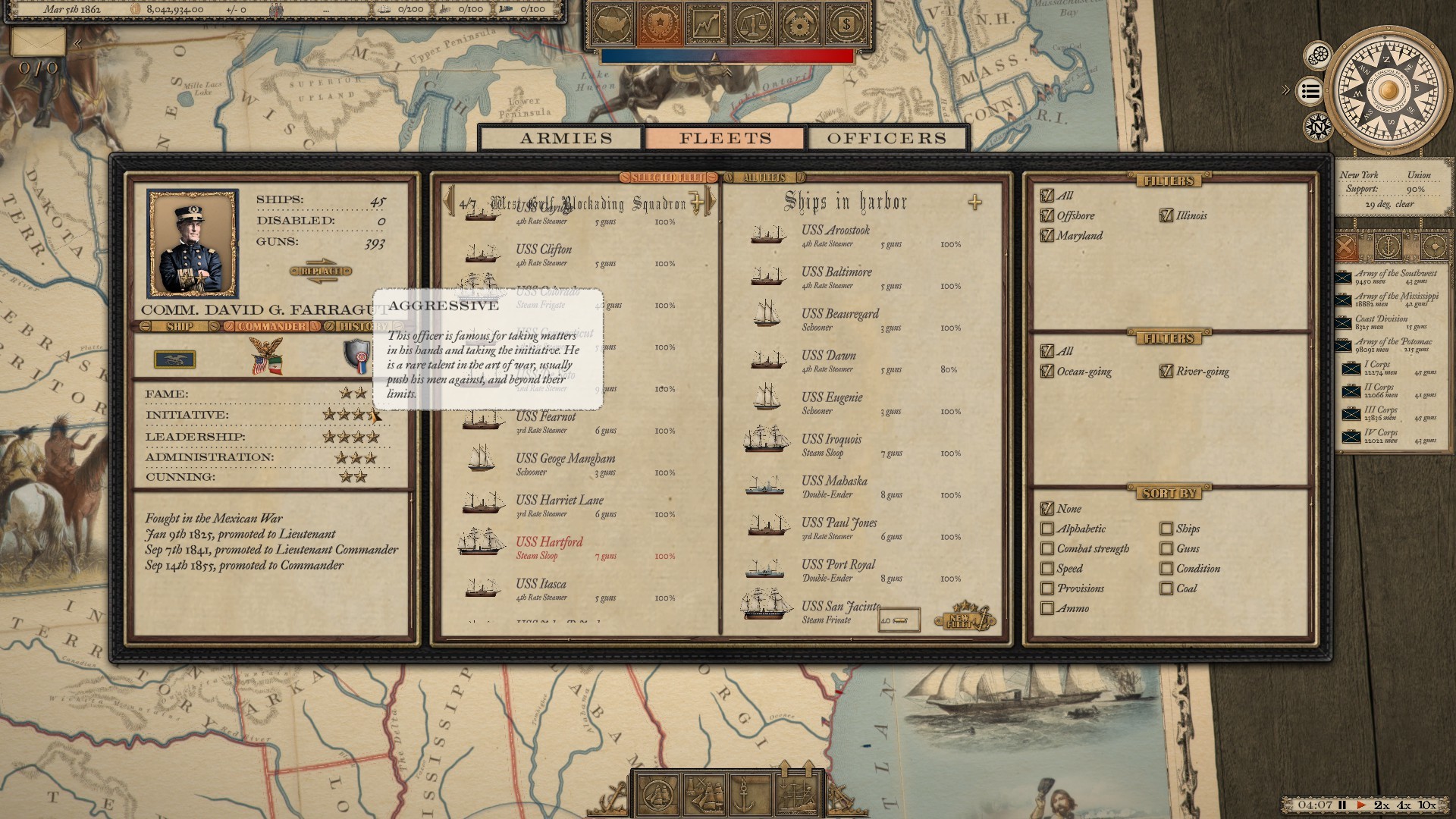This screenshot has height=819, width=1456.
Task: Enable the Alphabetic sort checkbox
Action: pyautogui.click(x=1049, y=529)
